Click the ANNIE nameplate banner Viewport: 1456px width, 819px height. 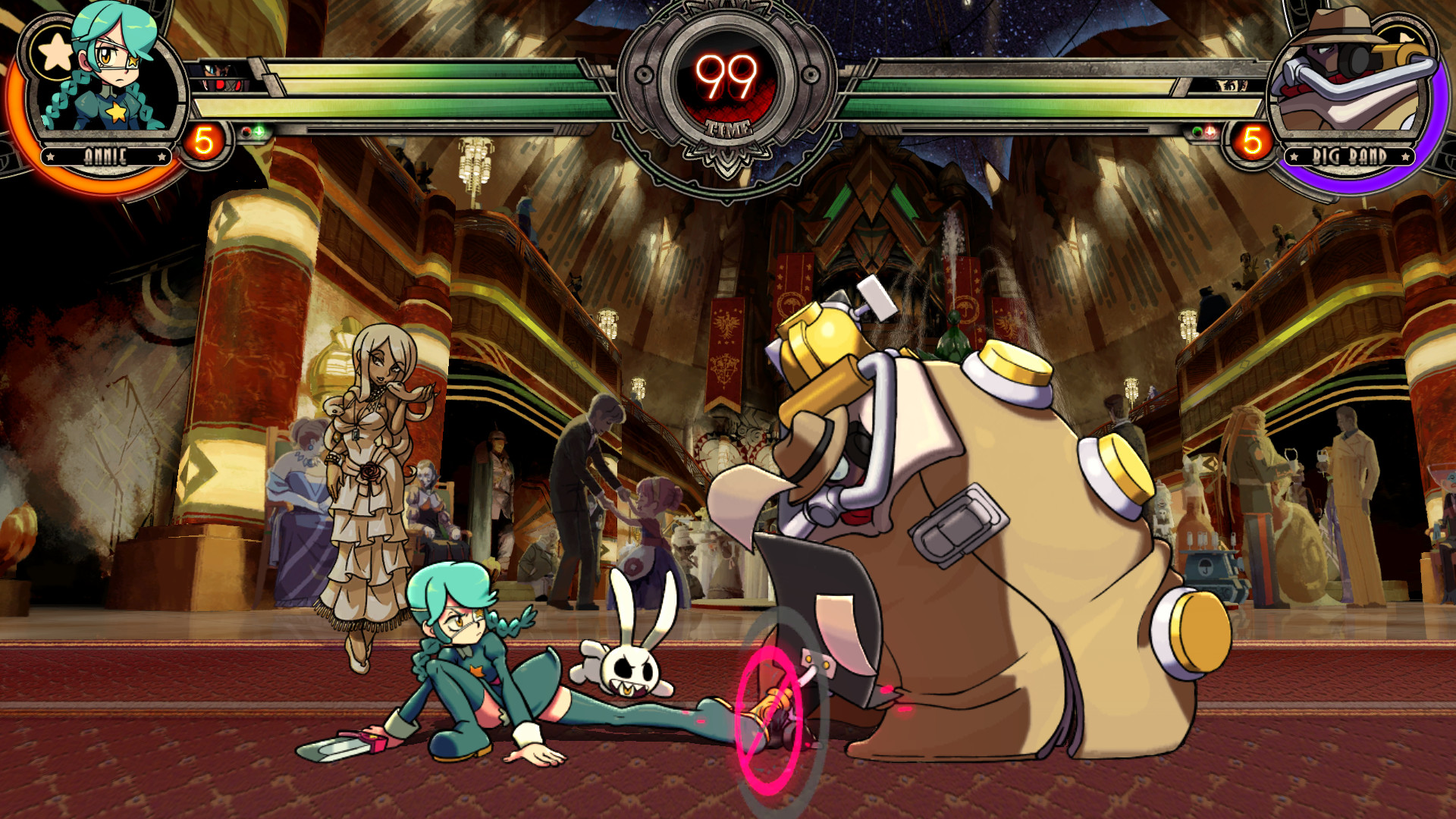pyautogui.click(x=106, y=155)
